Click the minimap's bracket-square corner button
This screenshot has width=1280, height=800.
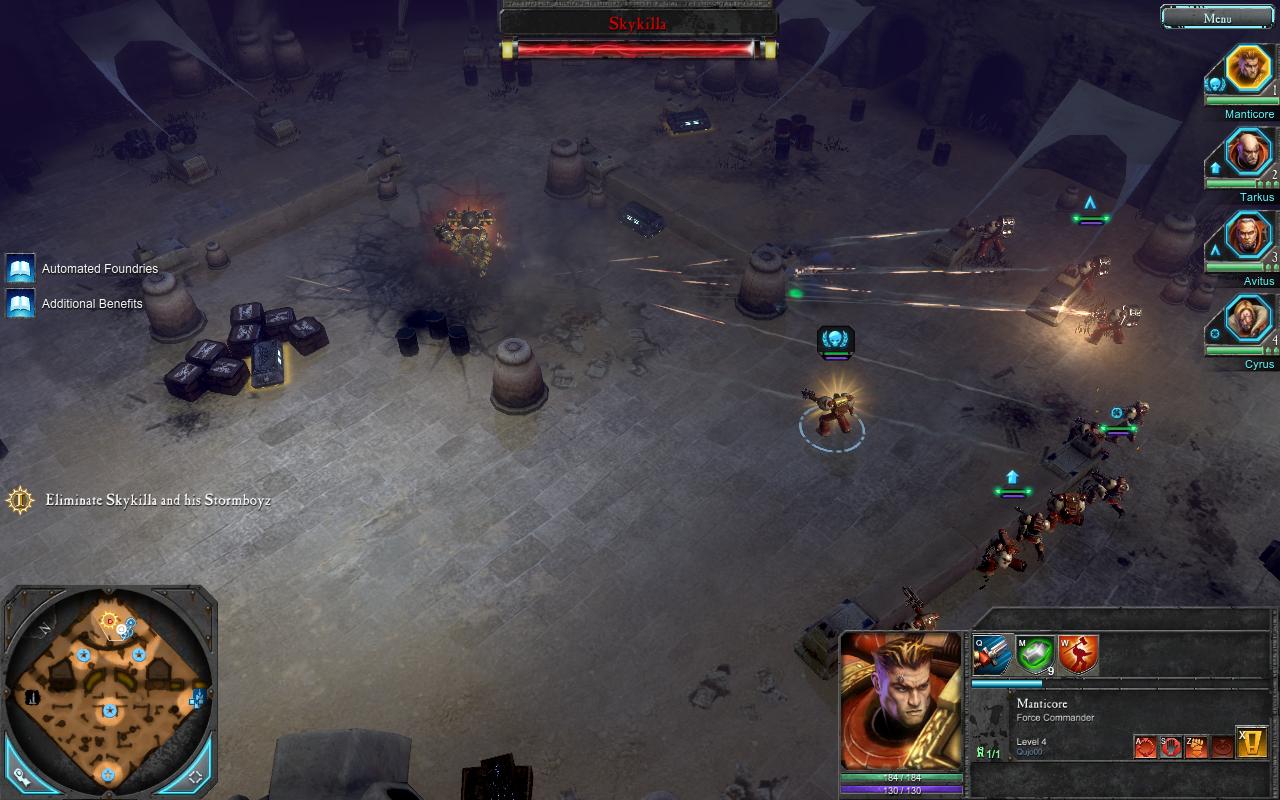[x=196, y=775]
